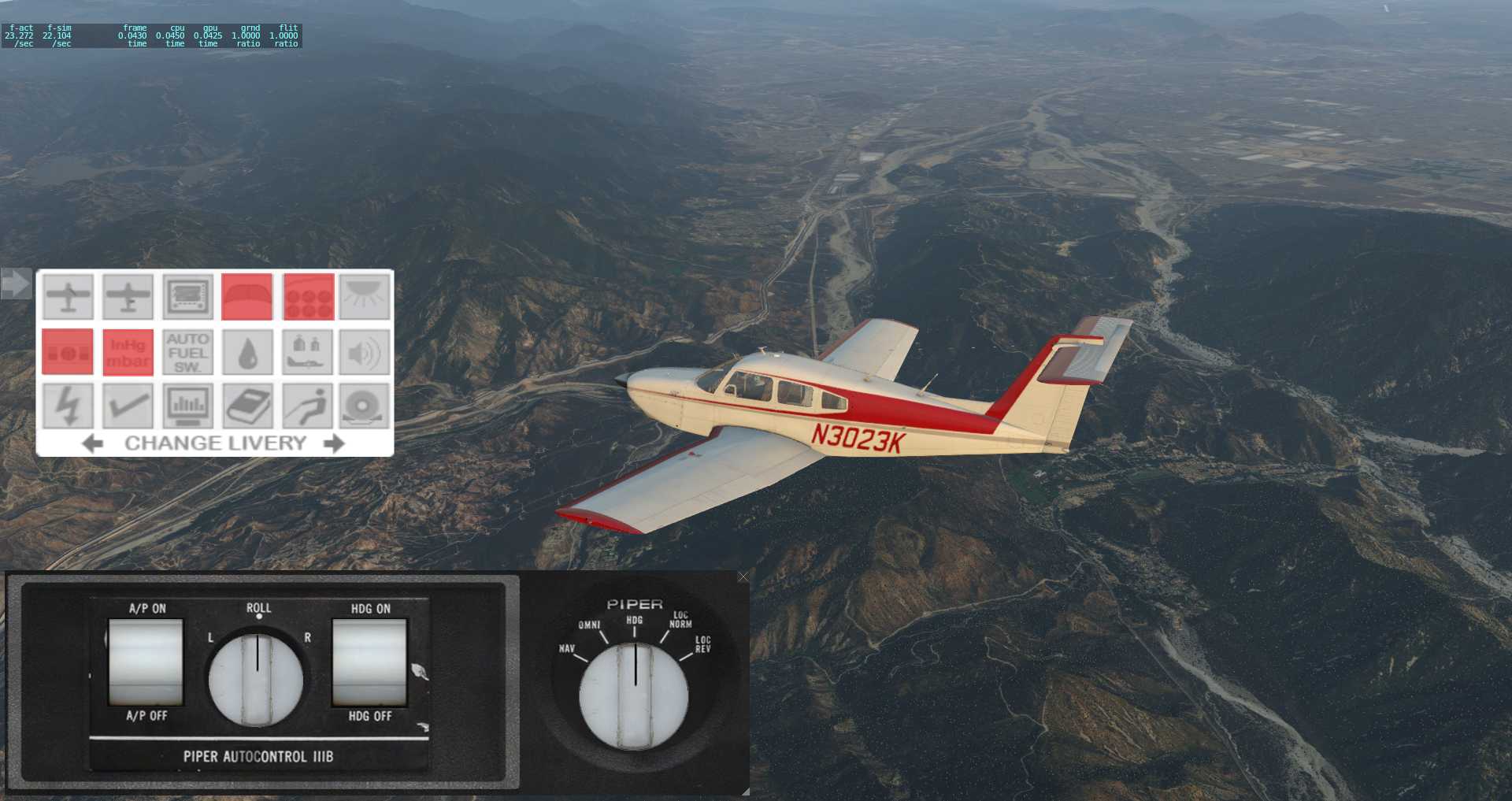The image size is (1512, 801).
Task: Open the book manual icon
Action: (x=247, y=406)
